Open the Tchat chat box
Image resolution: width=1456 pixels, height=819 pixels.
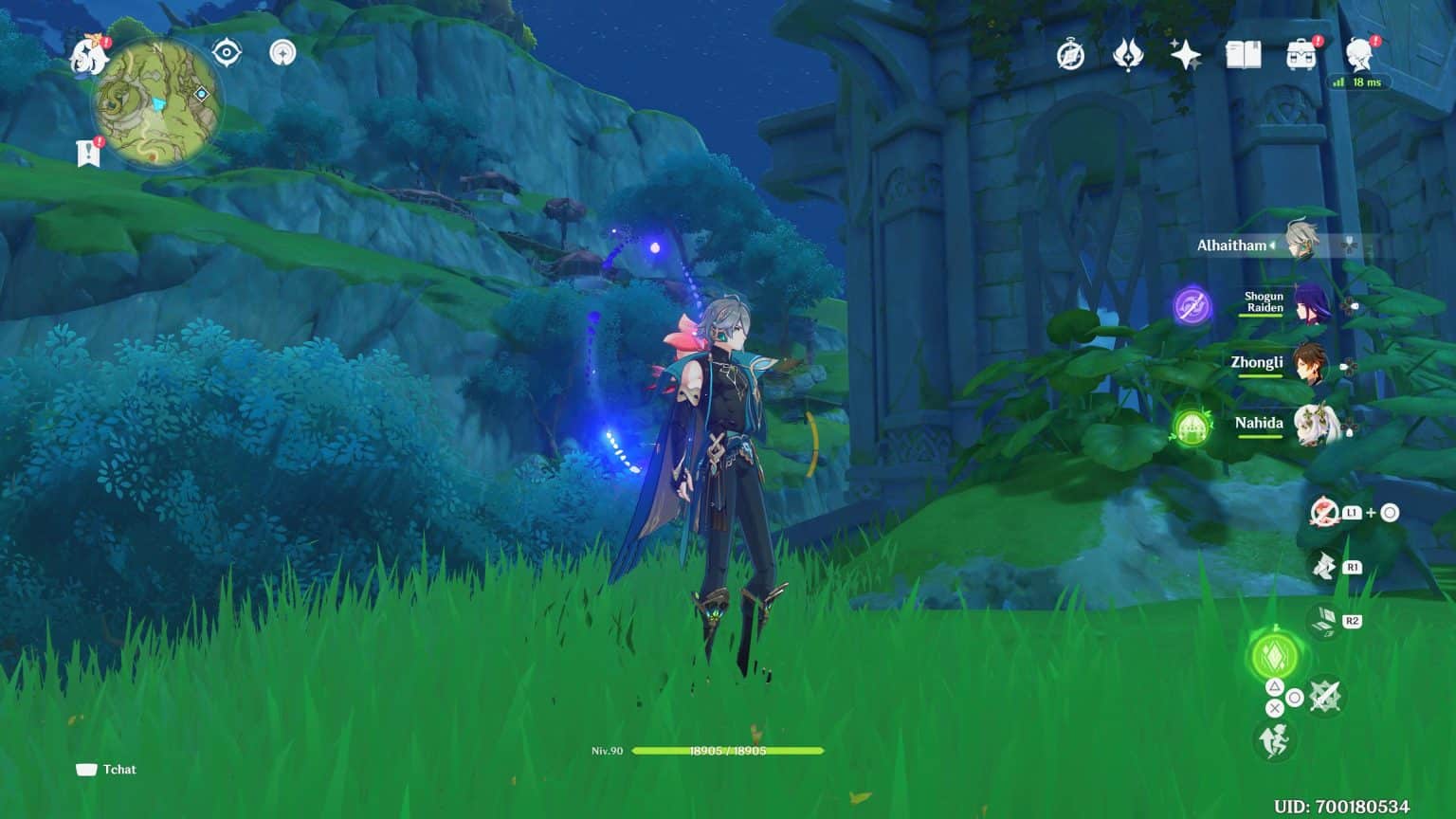(x=106, y=769)
